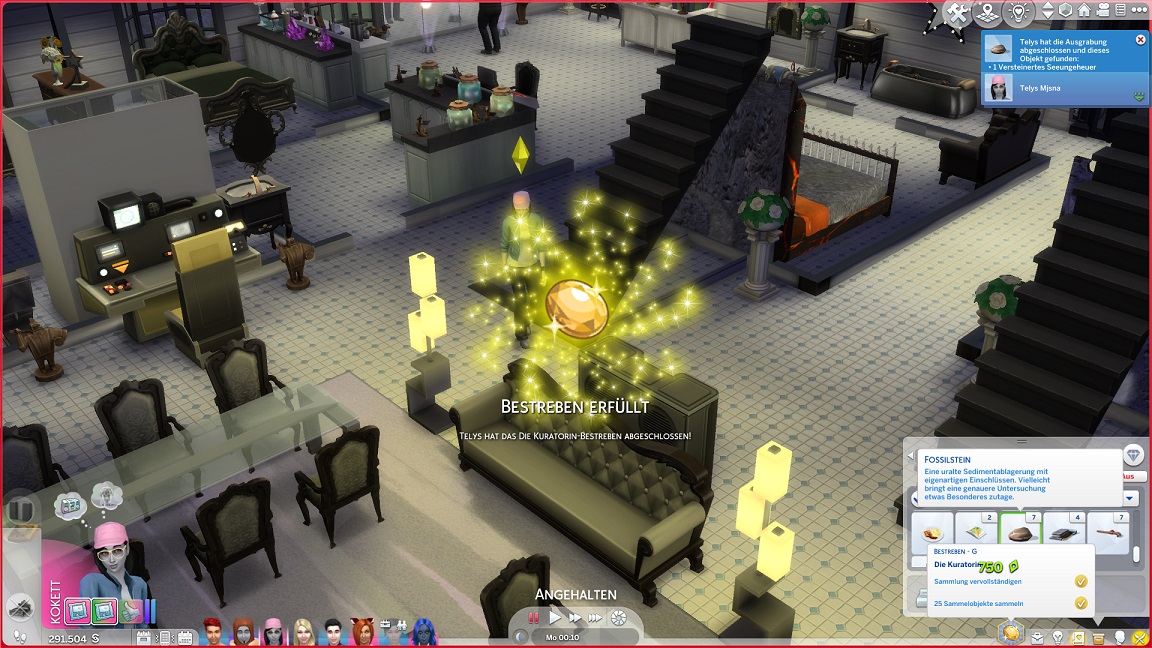Select the red-haired Sim portrait
This screenshot has width=1152, height=648.
tap(212, 632)
